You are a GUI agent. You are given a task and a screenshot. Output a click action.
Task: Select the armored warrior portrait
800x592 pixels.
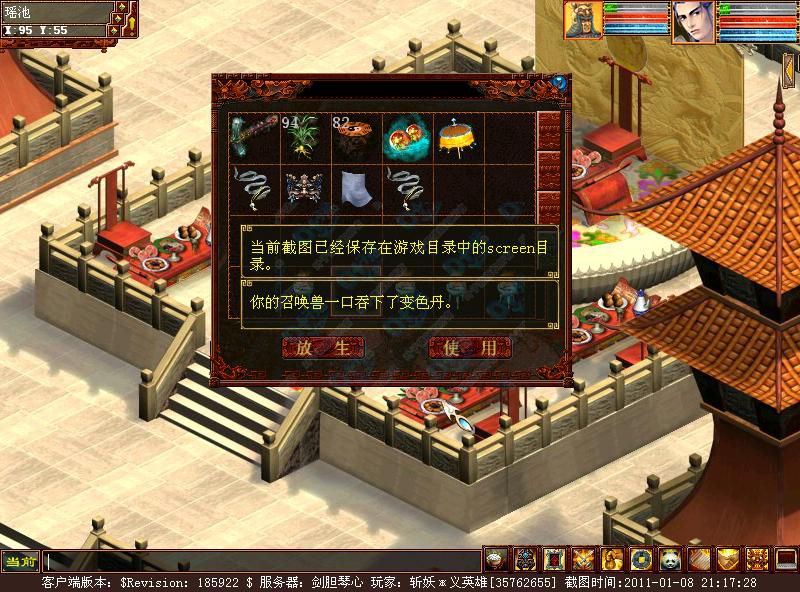[583, 20]
